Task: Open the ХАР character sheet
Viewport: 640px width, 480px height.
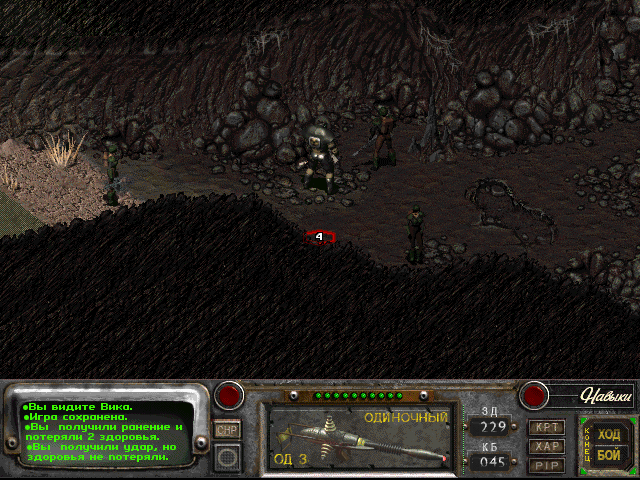Action: coord(547,446)
